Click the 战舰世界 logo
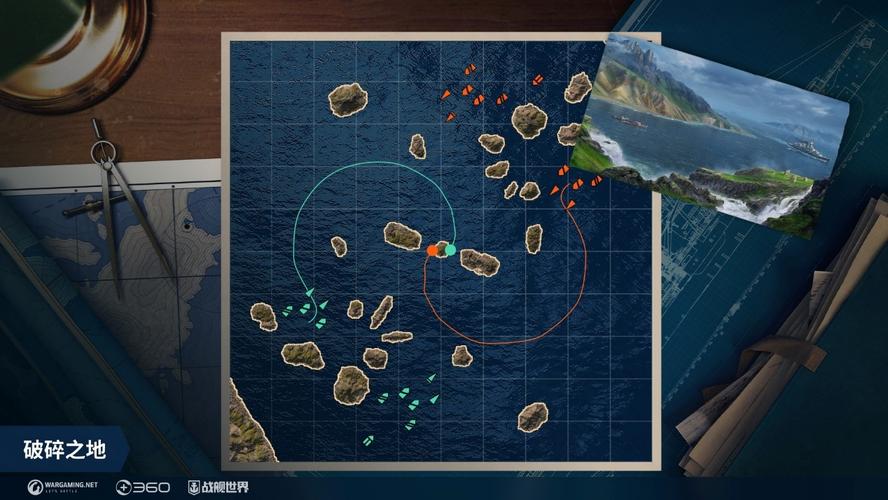888x500 pixels. (x=218, y=487)
